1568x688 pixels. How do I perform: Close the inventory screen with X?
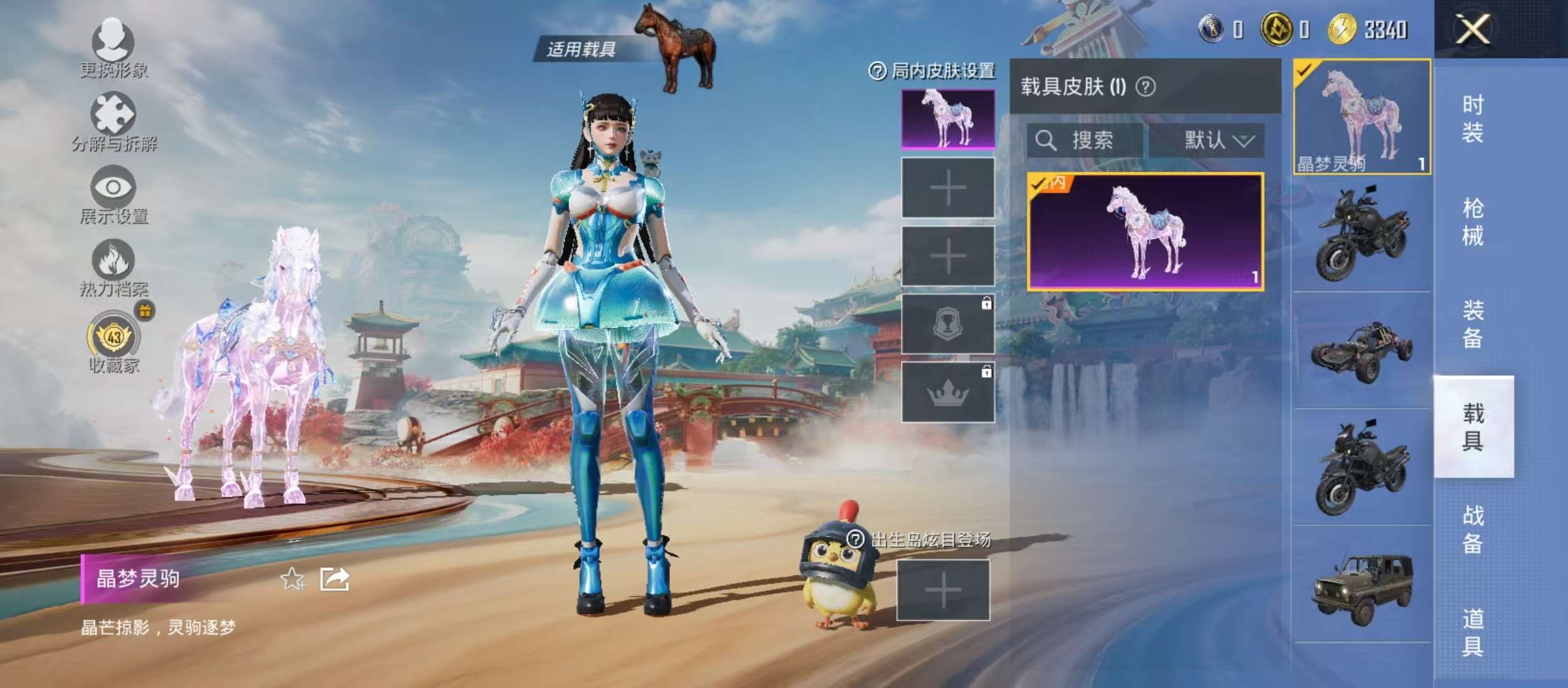point(1473,29)
